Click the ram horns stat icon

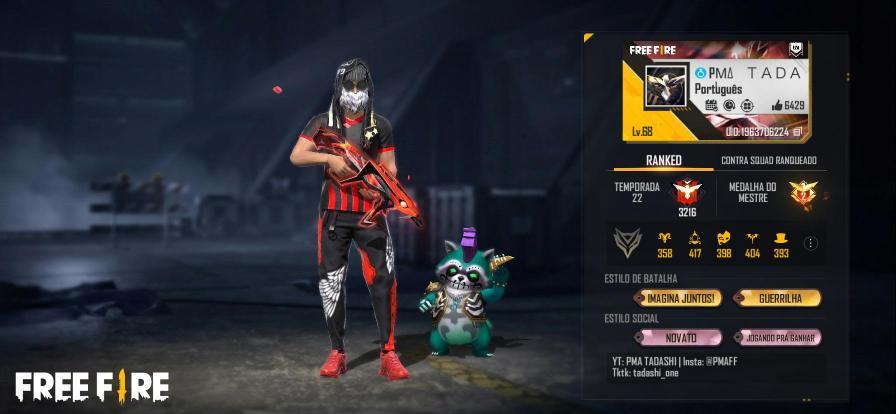(664, 239)
